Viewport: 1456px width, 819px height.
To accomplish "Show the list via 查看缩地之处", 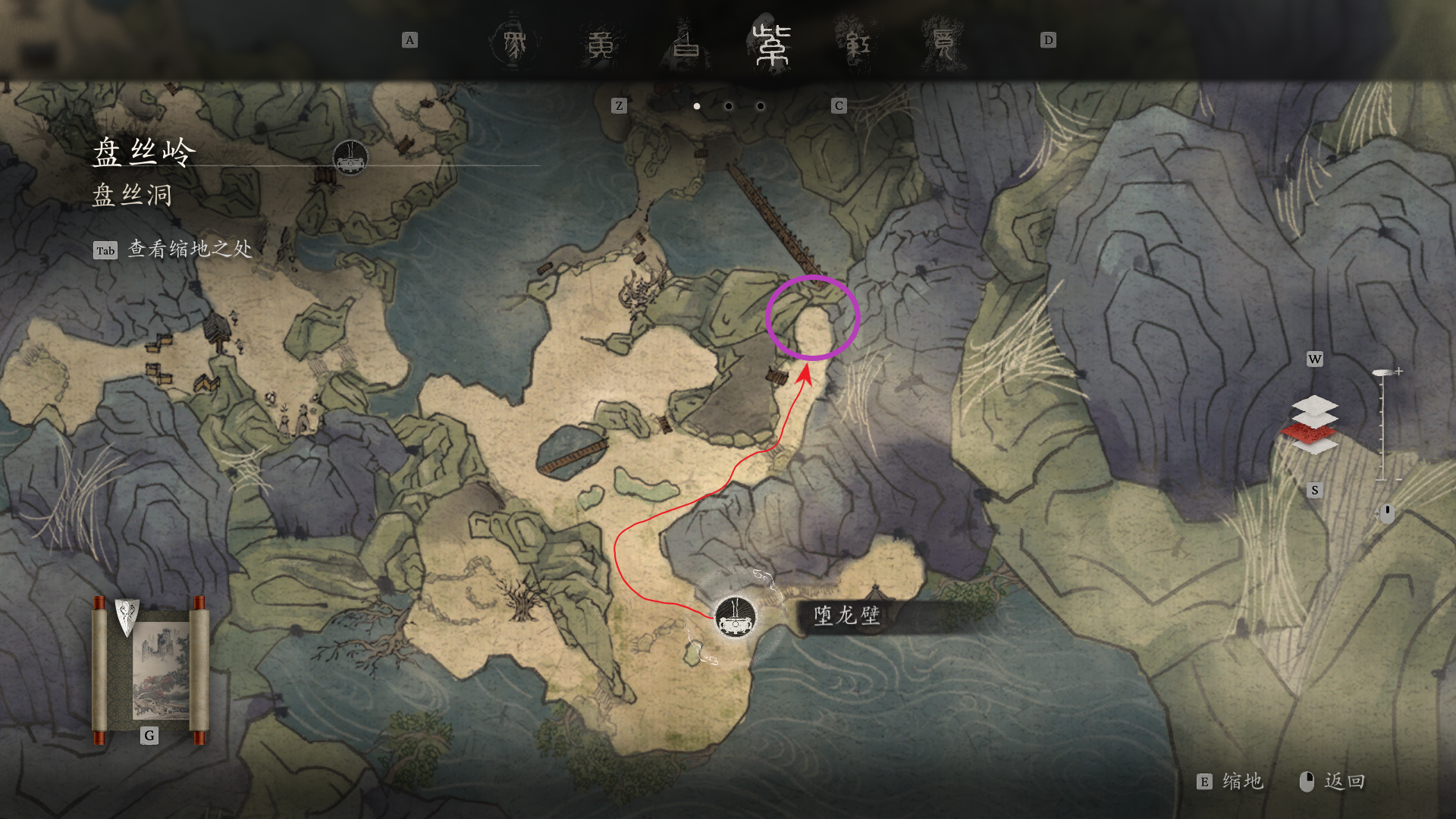I will (173, 249).
